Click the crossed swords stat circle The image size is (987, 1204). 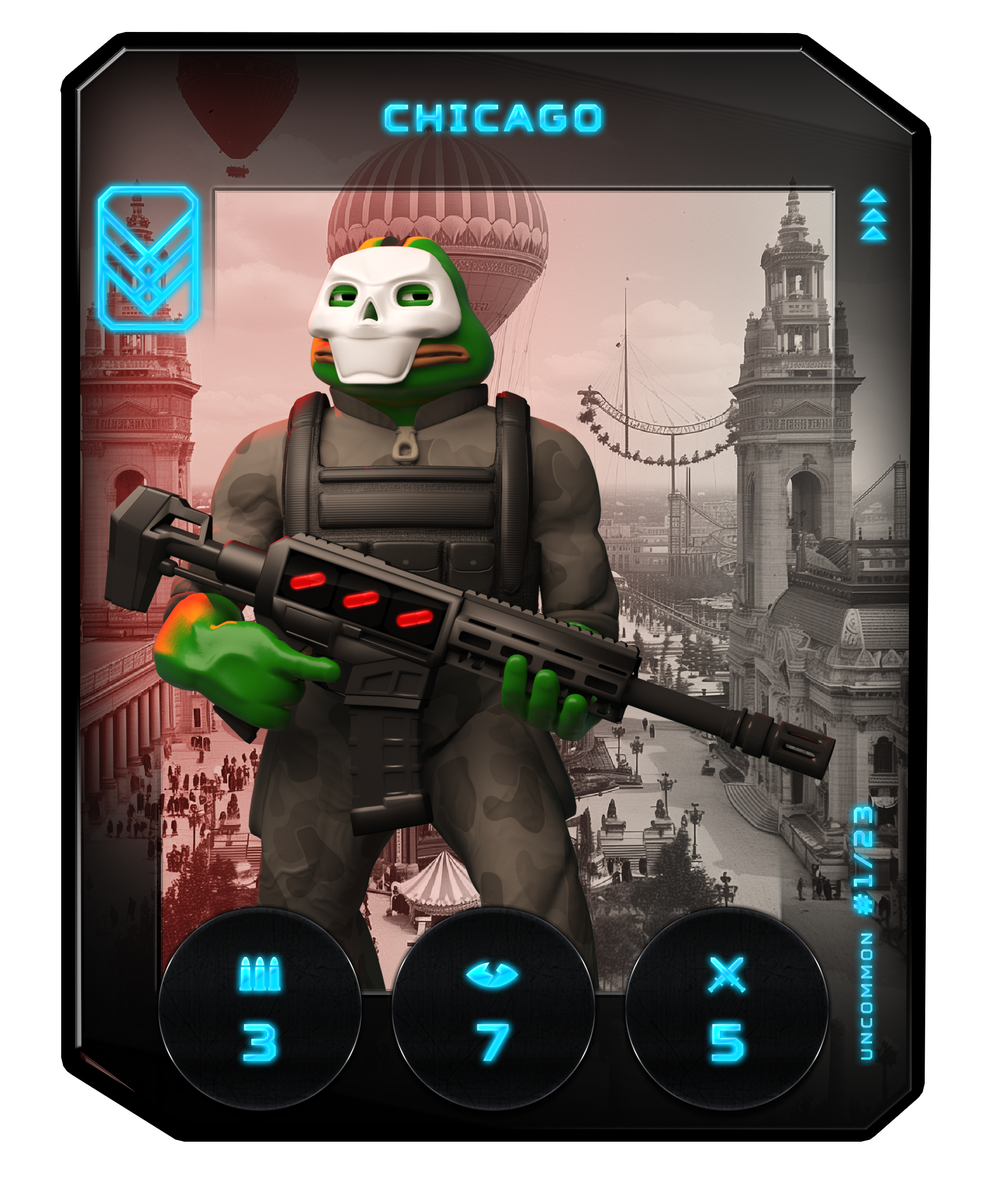(x=726, y=1008)
